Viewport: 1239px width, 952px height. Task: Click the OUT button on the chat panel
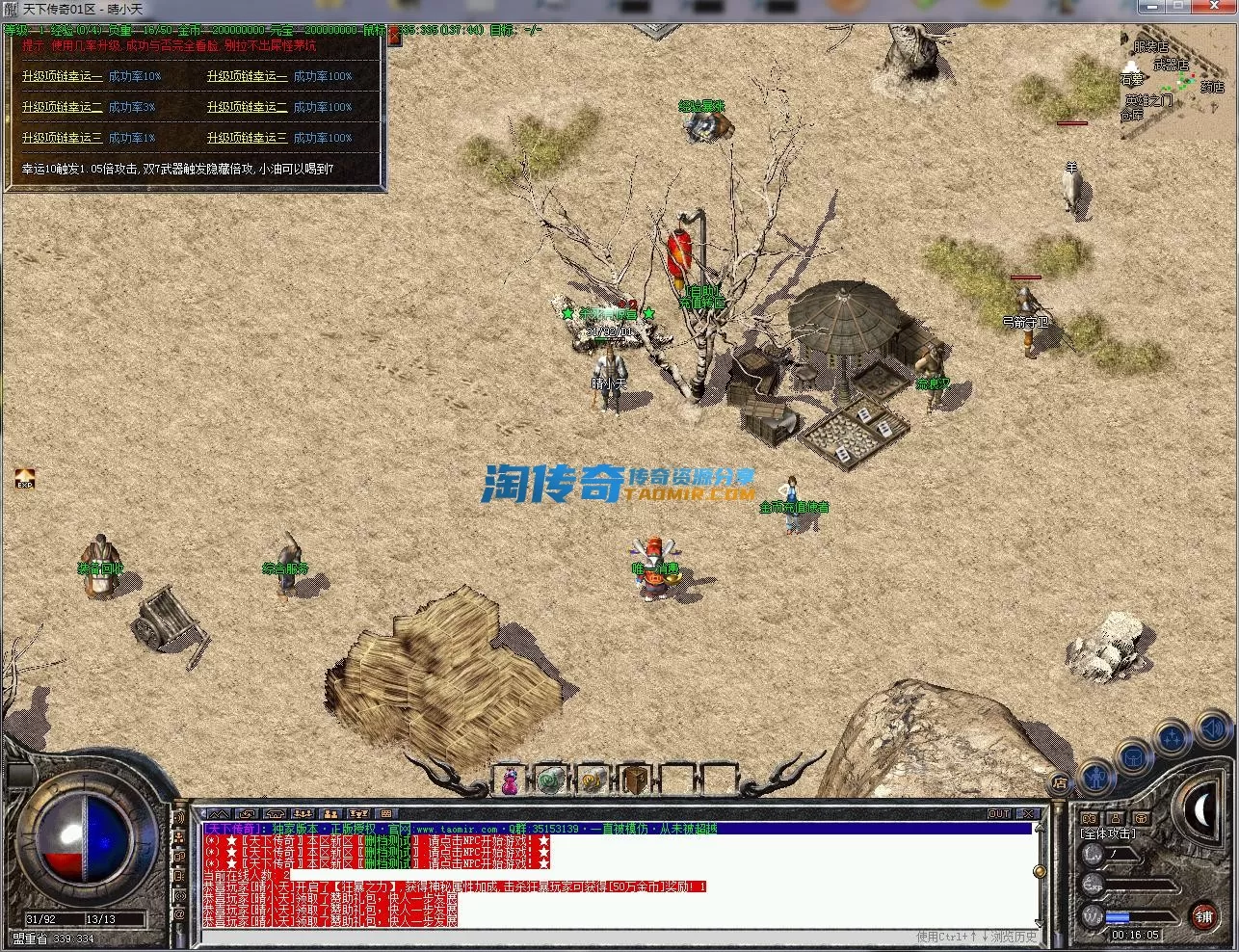(x=999, y=814)
